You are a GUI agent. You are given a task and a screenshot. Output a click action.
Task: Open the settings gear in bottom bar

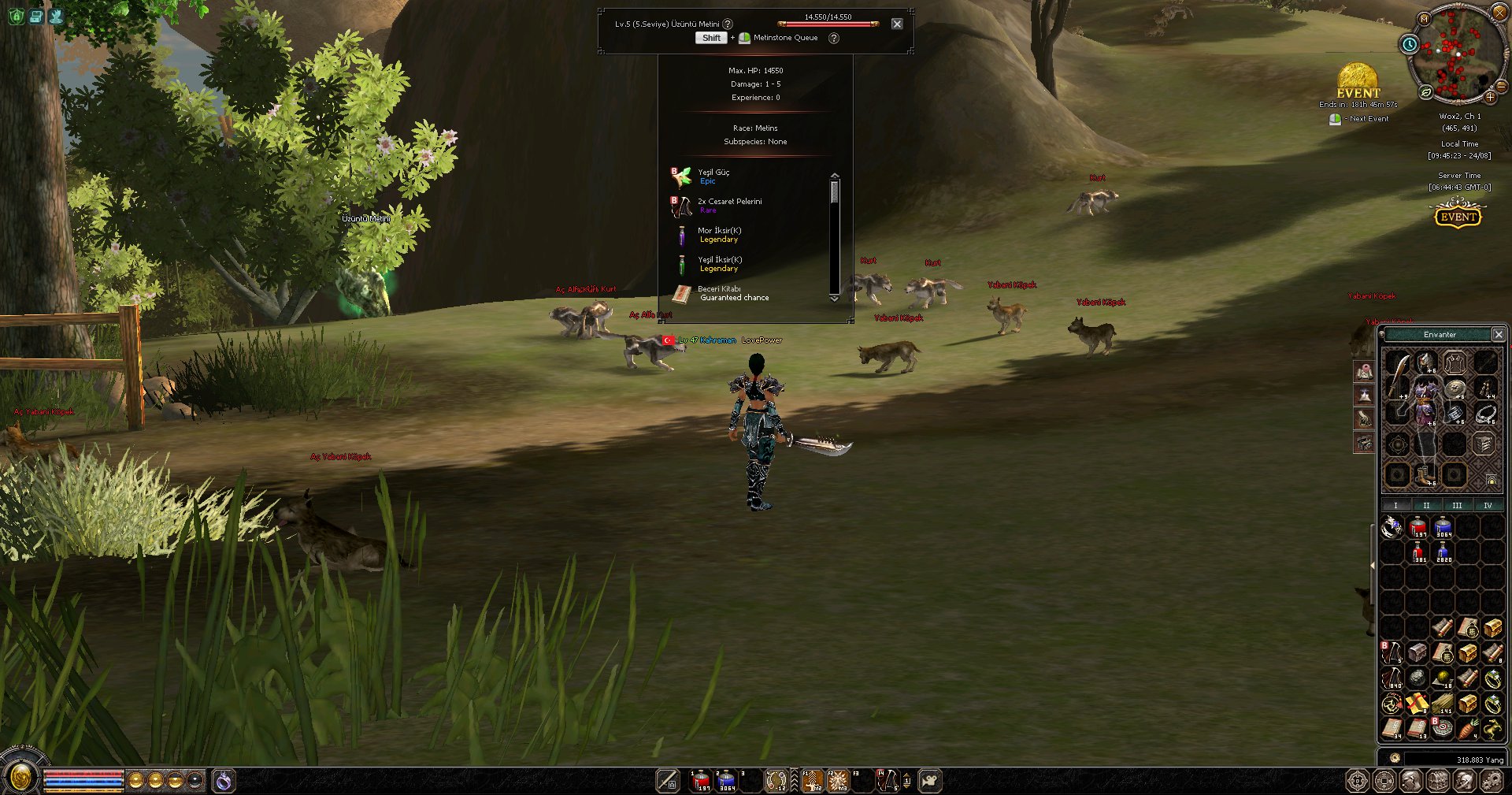1492,781
